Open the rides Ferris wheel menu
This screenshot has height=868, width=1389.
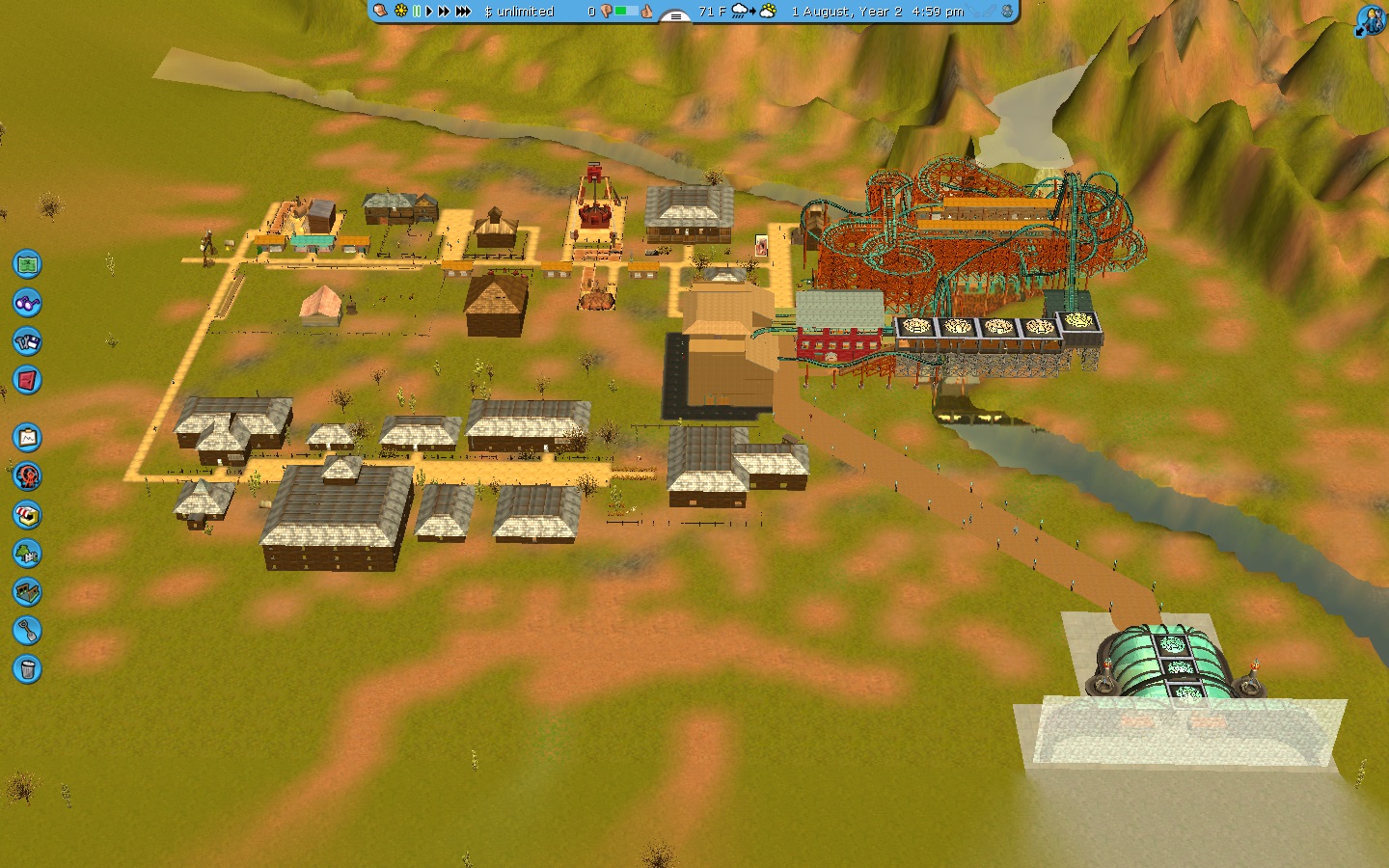[27, 475]
